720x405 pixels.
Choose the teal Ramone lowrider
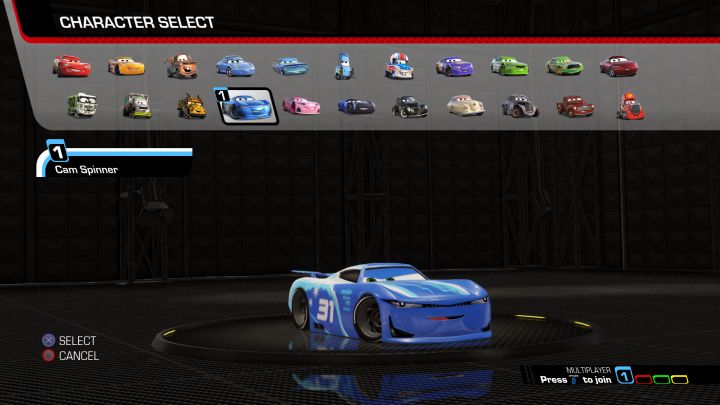[290, 66]
